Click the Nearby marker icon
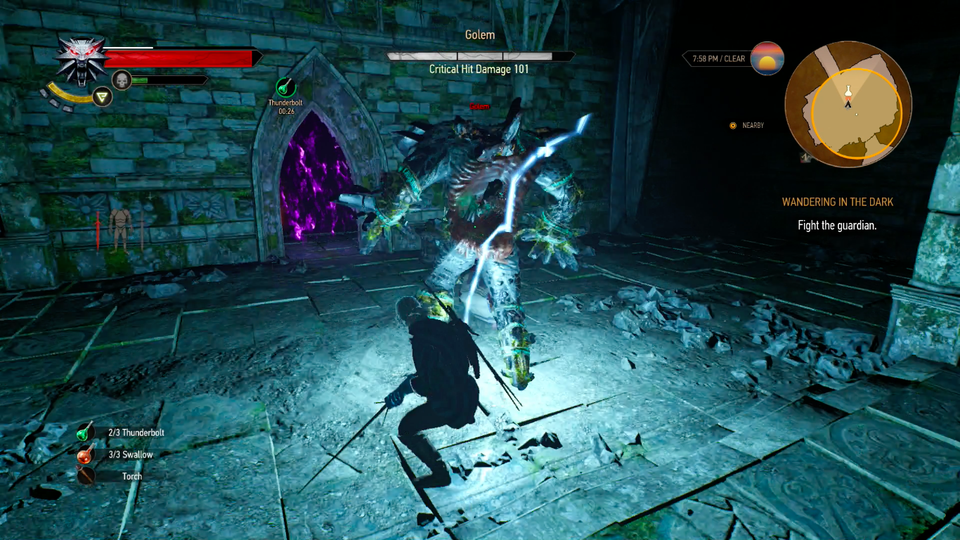This screenshot has height=540, width=960. click(733, 125)
